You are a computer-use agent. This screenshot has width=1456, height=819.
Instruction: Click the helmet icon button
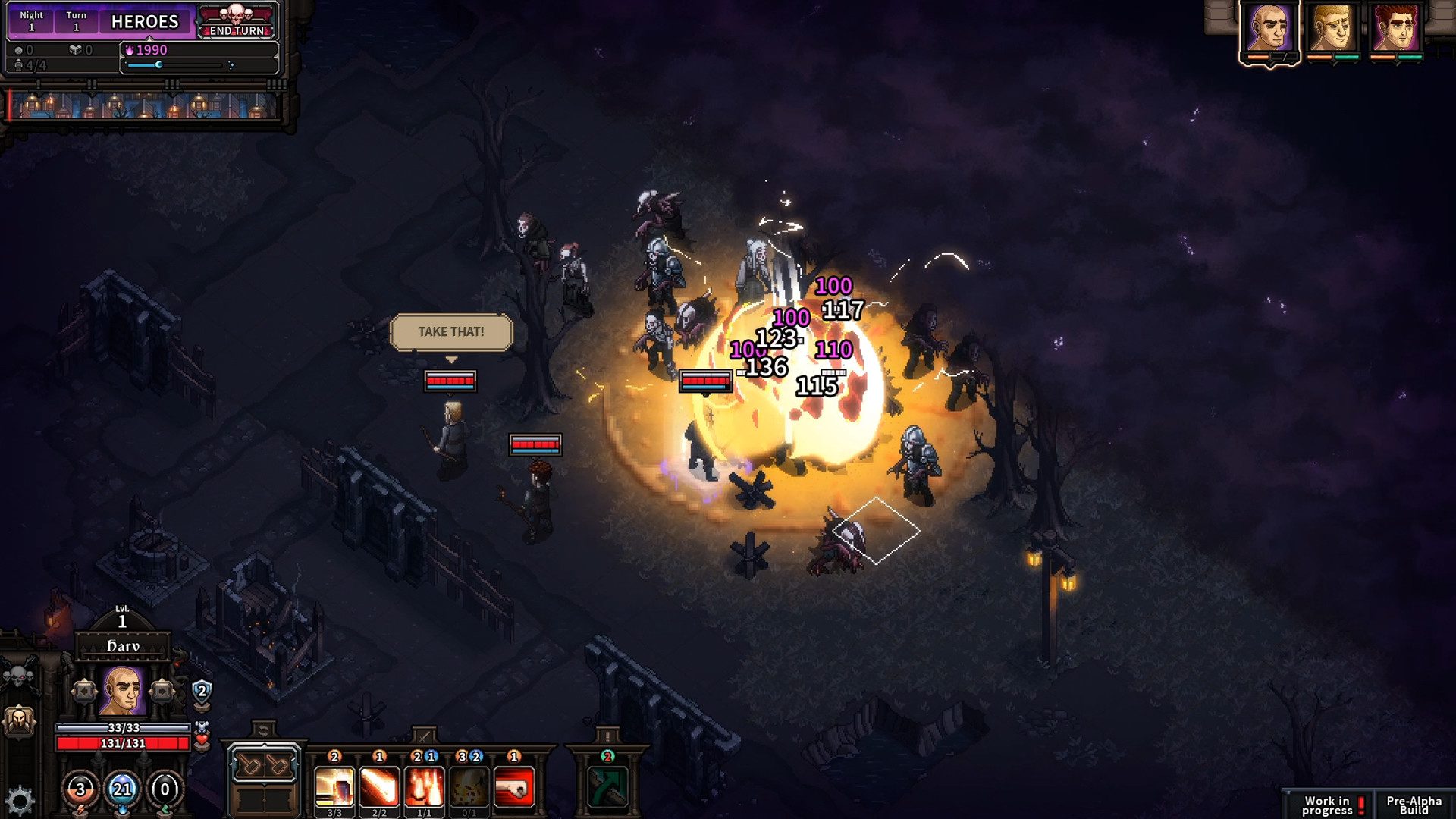tap(19, 720)
